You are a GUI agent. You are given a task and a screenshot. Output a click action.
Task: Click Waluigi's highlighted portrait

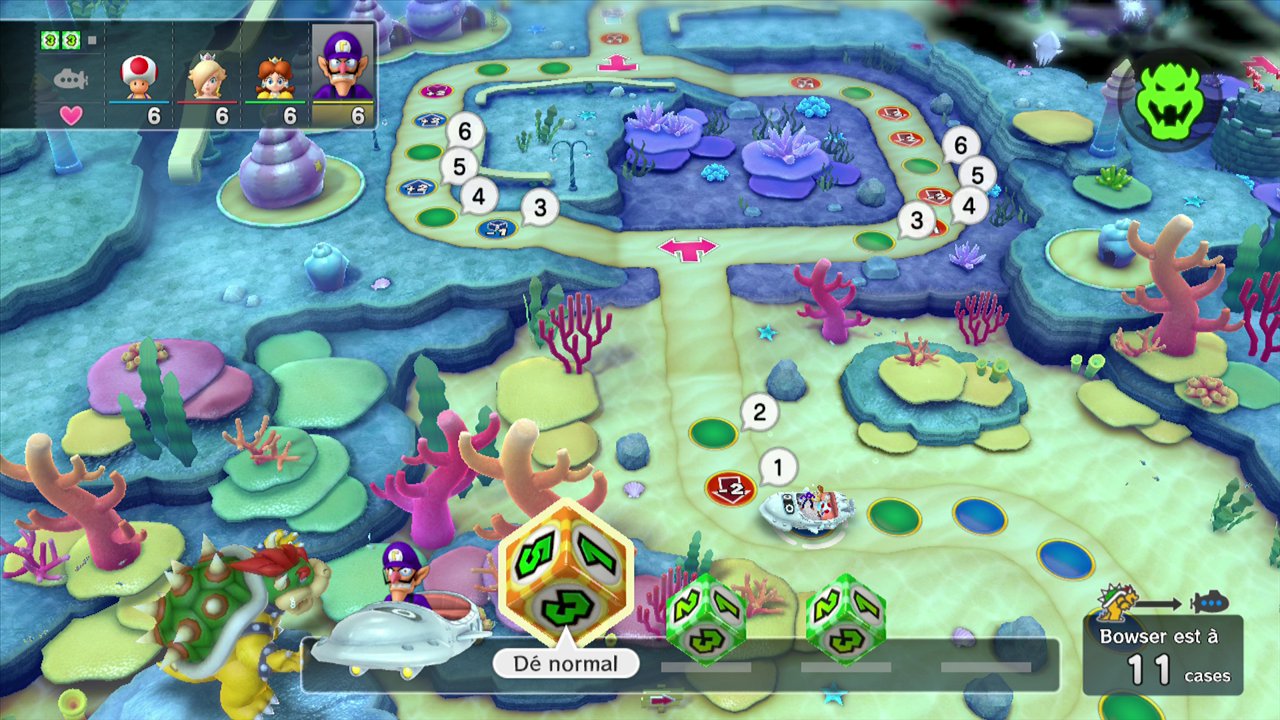tap(342, 64)
